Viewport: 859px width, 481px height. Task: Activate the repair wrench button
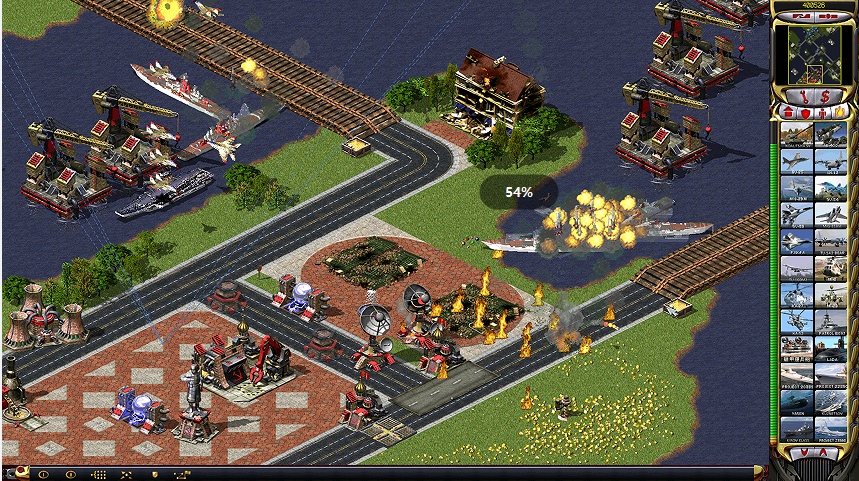click(x=802, y=97)
